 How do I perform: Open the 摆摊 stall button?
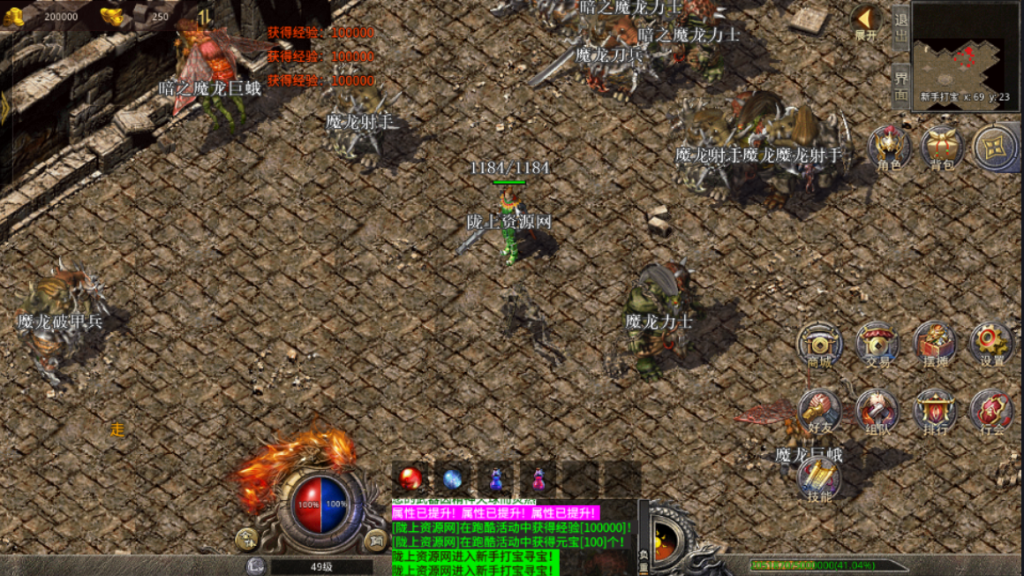[x=934, y=345]
